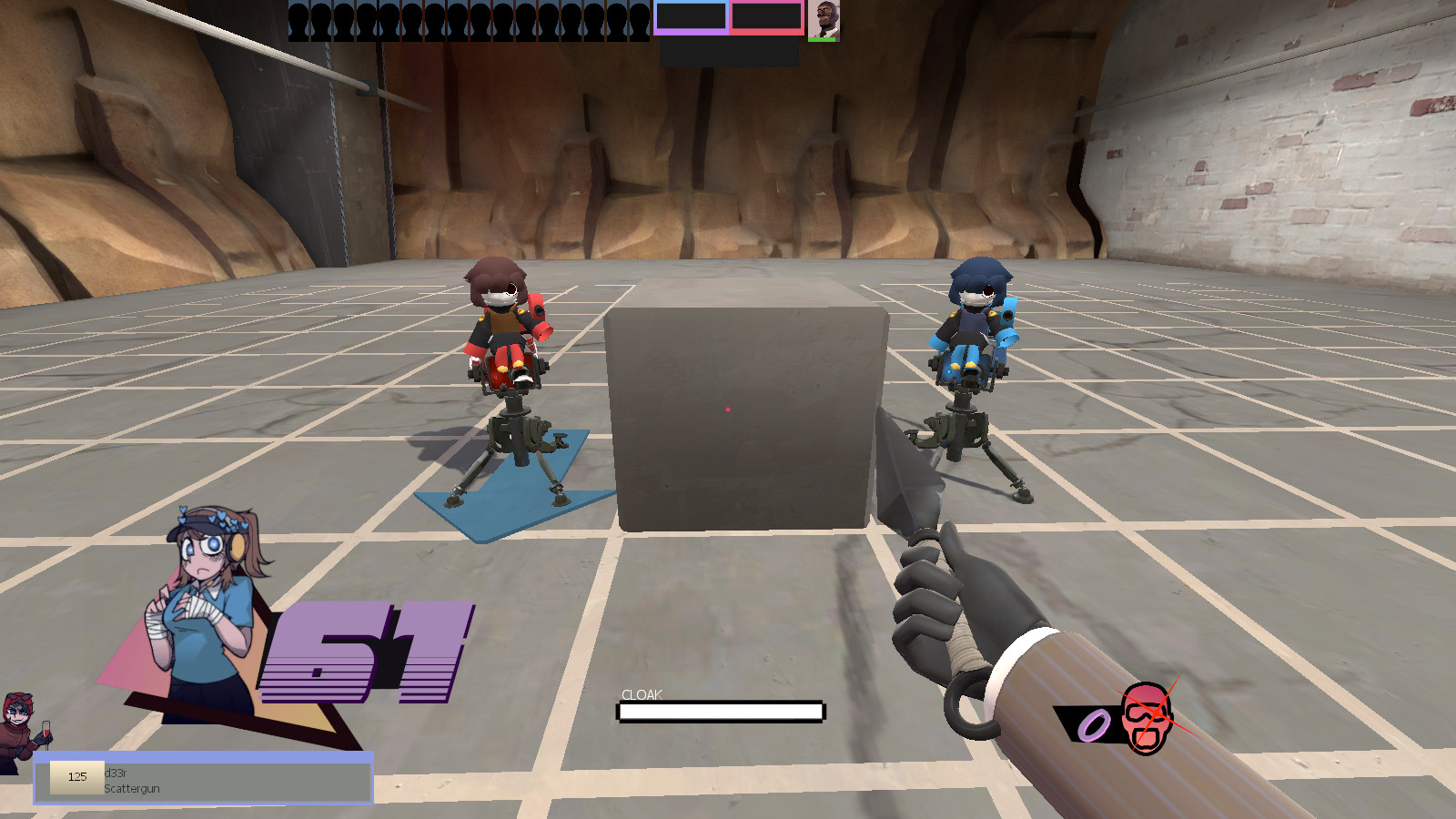The height and width of the screenshot is (819, 1456).
Task: Click the red laser dot crosshair
Action: [728, 411]
